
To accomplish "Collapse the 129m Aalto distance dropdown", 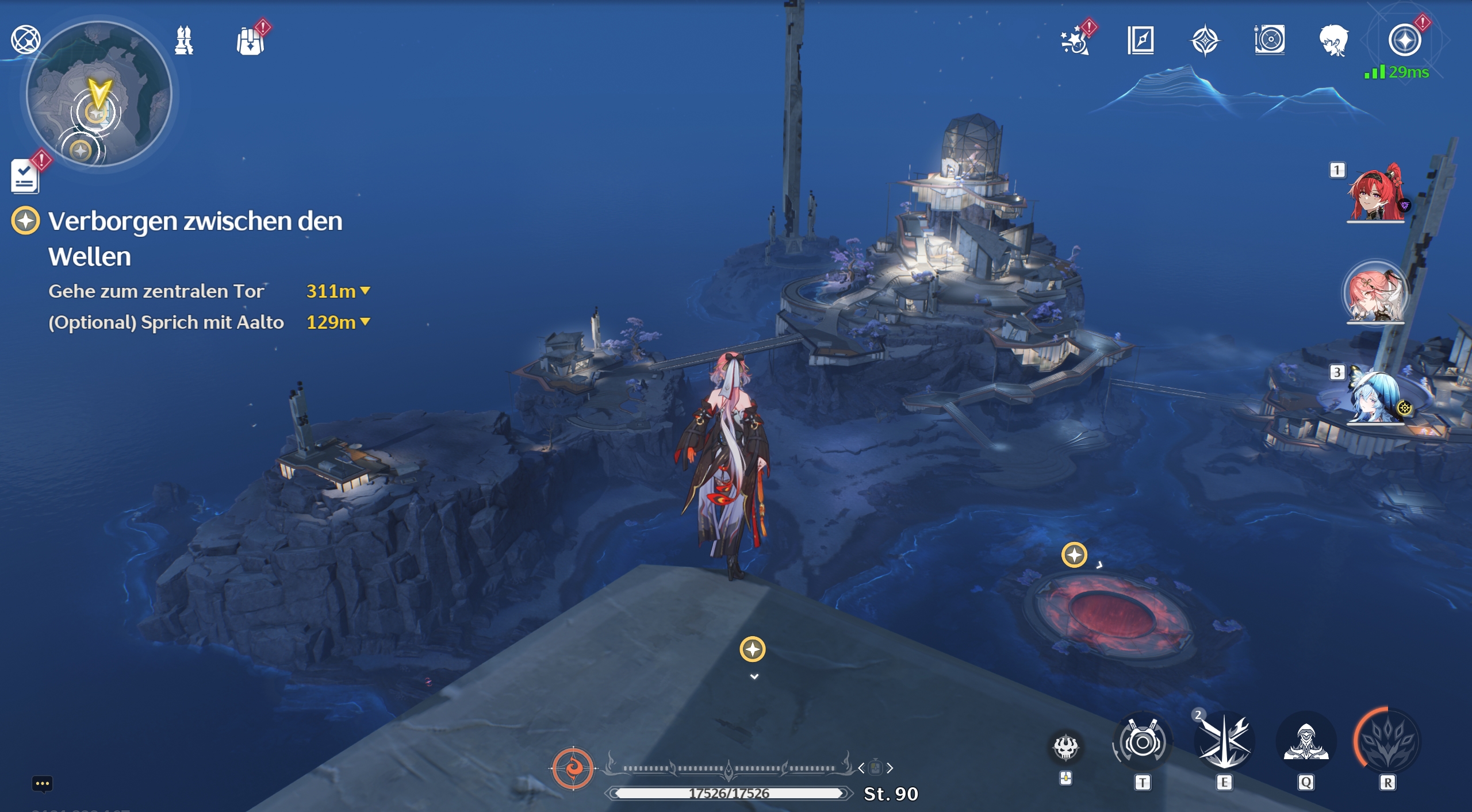I will tap(365, 322).
